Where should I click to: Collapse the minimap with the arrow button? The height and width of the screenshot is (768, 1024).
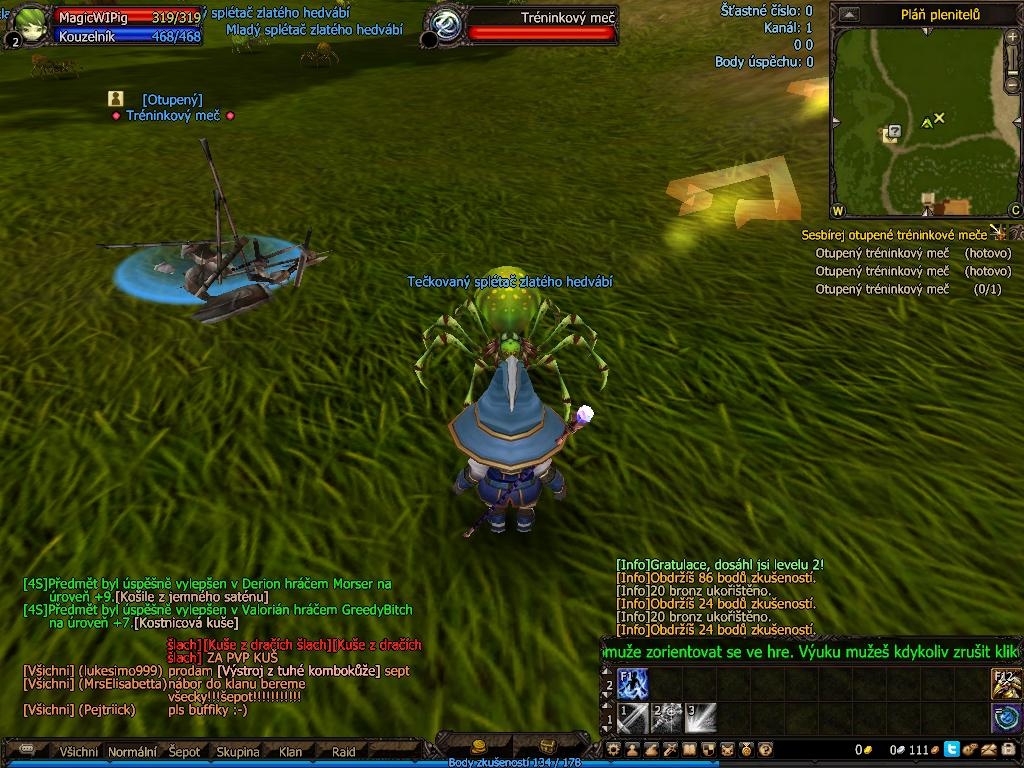click(848, 15)
